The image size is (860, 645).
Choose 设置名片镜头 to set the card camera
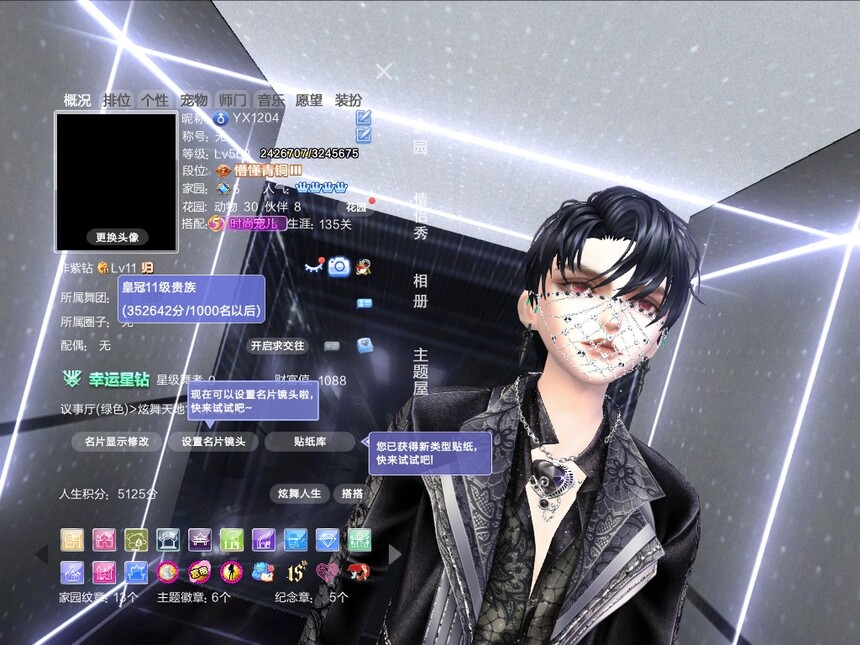pyautogui.click(x=213, y=441)
